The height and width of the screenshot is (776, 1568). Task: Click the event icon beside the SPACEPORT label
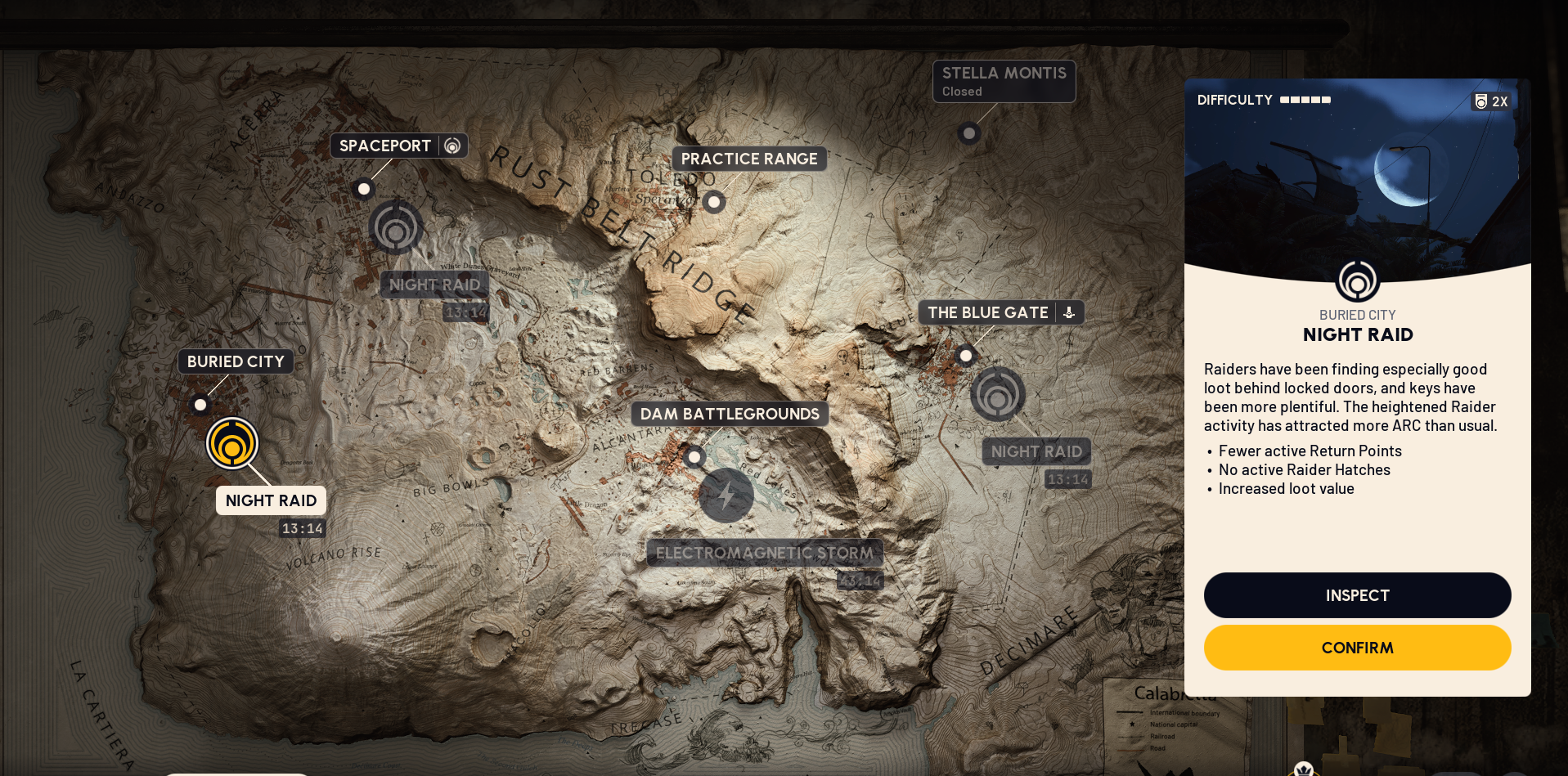pyautogui.click(x=452, y=146)
